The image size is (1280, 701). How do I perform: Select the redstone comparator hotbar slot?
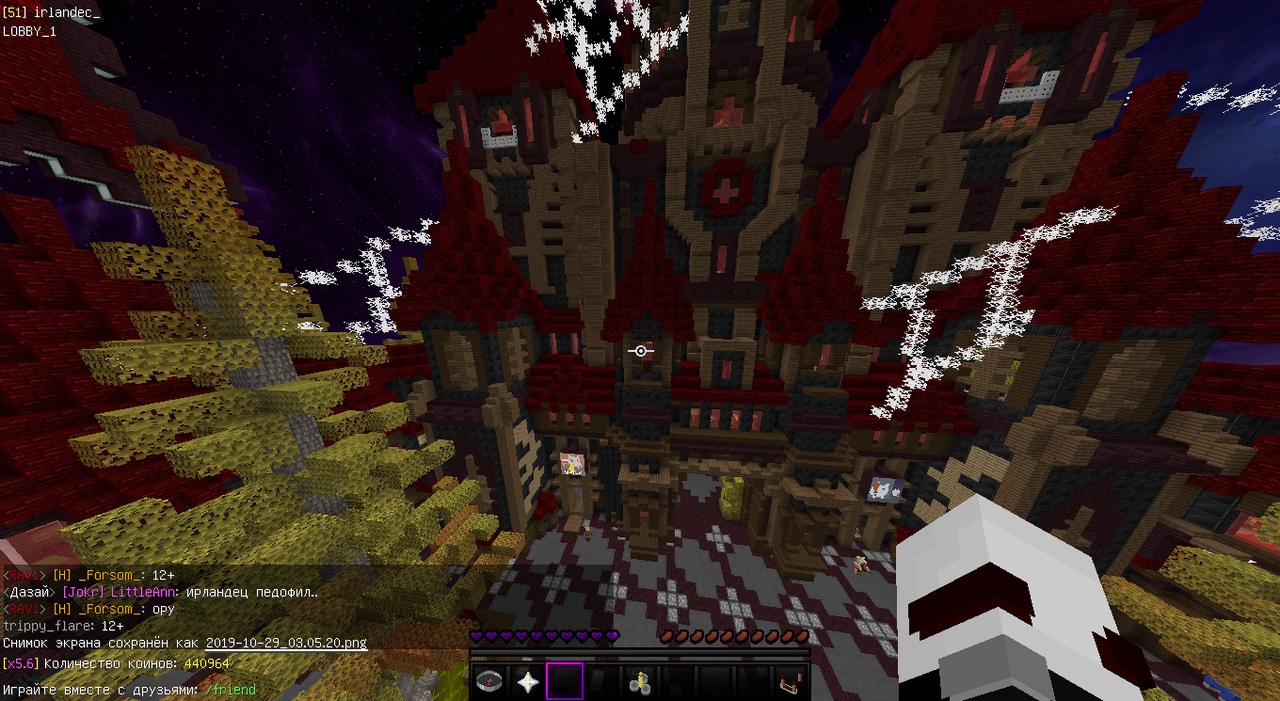[x=789, y=682]
